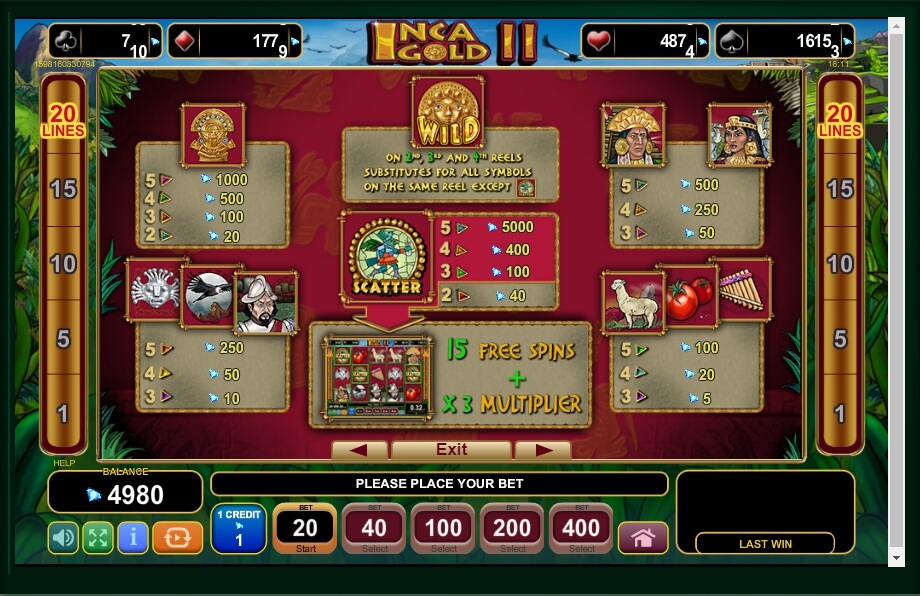Click the Help label above balance
The image size is (920, 596).
click(63, 463)
